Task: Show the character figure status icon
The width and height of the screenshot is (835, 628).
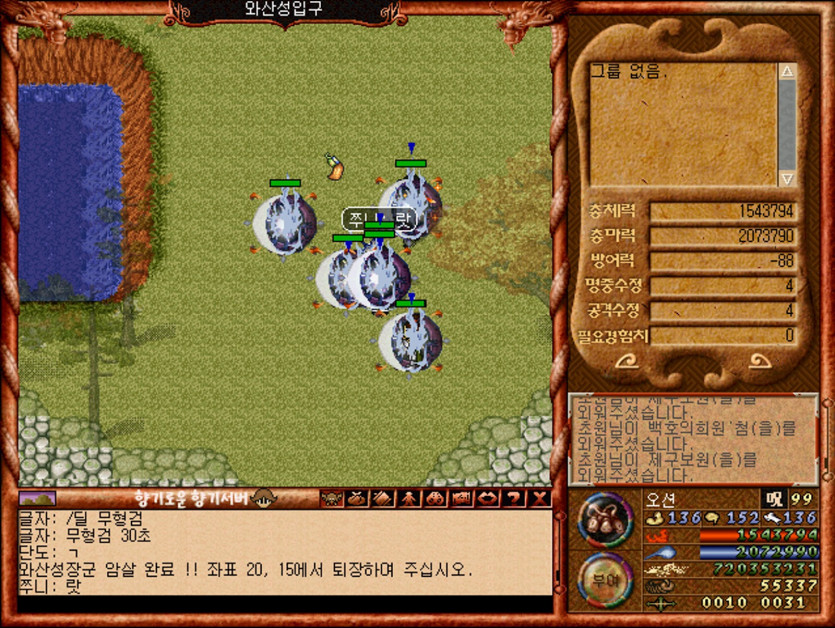Action: coord(409,498)
